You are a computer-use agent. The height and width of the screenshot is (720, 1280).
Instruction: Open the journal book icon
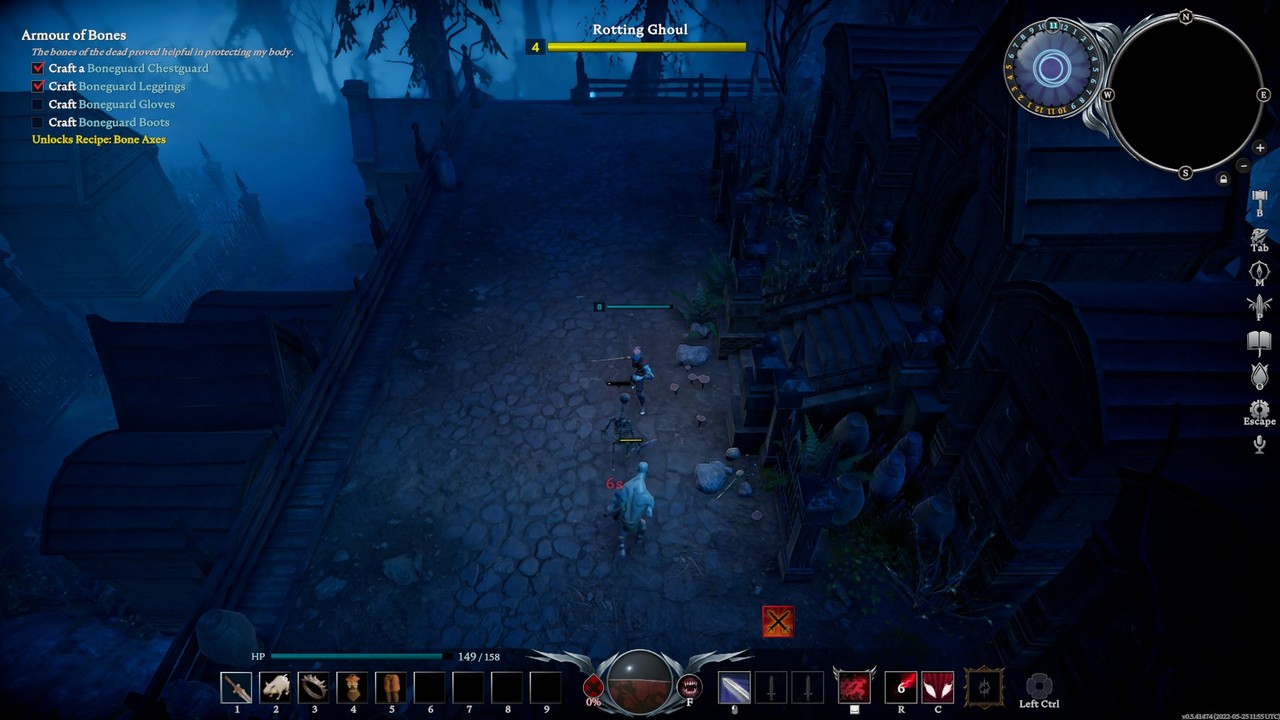tap(1259, 342)
